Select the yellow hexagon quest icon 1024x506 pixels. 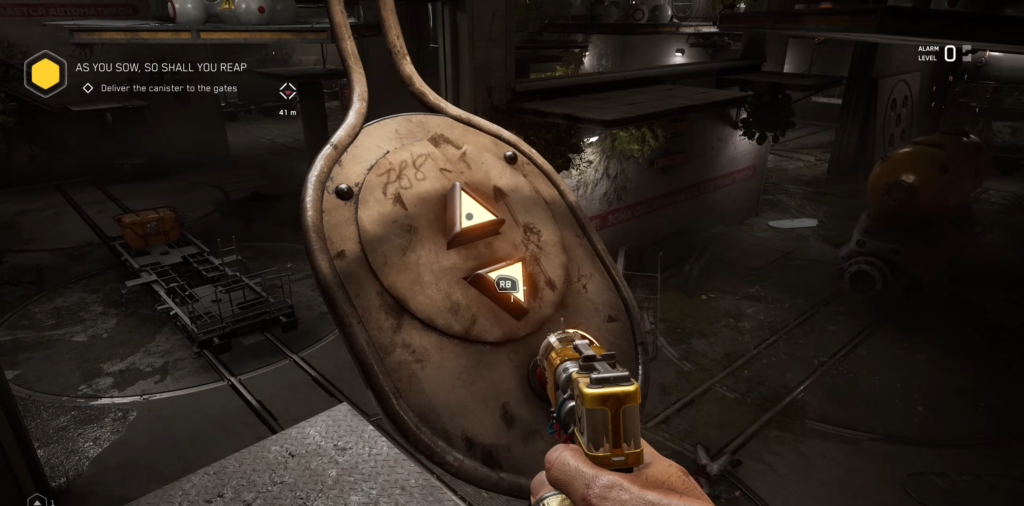[x=45, y=74]
